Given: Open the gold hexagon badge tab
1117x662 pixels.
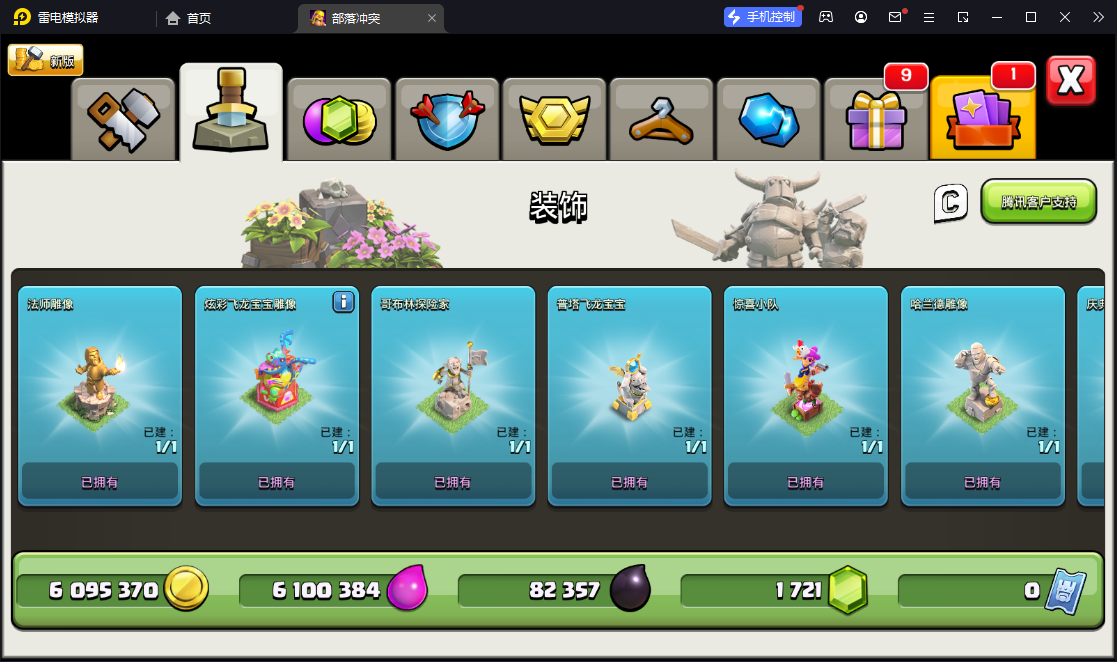Looking at the screenshot, I should point(555,120).
